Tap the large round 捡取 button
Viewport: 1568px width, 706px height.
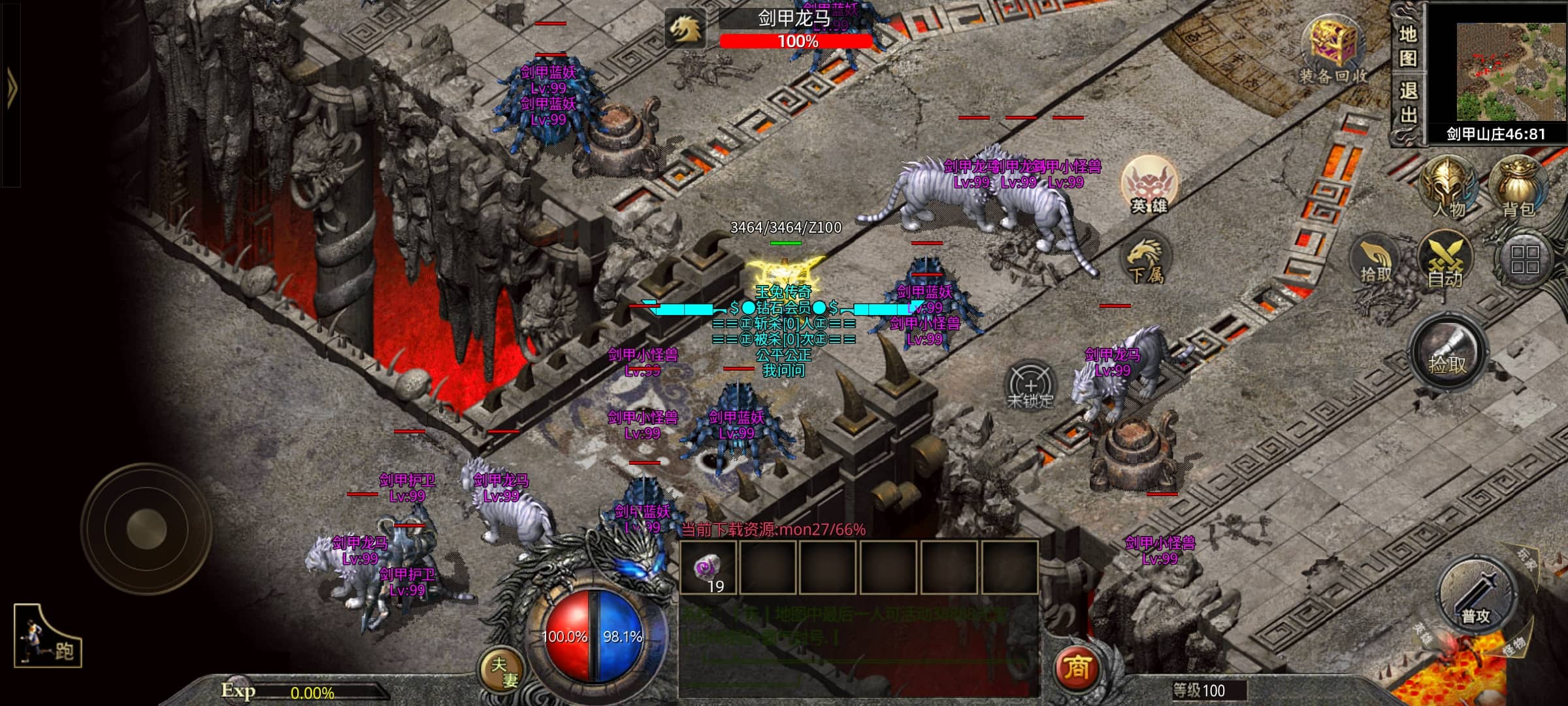pyautogui.click(x=1448, y=354)
